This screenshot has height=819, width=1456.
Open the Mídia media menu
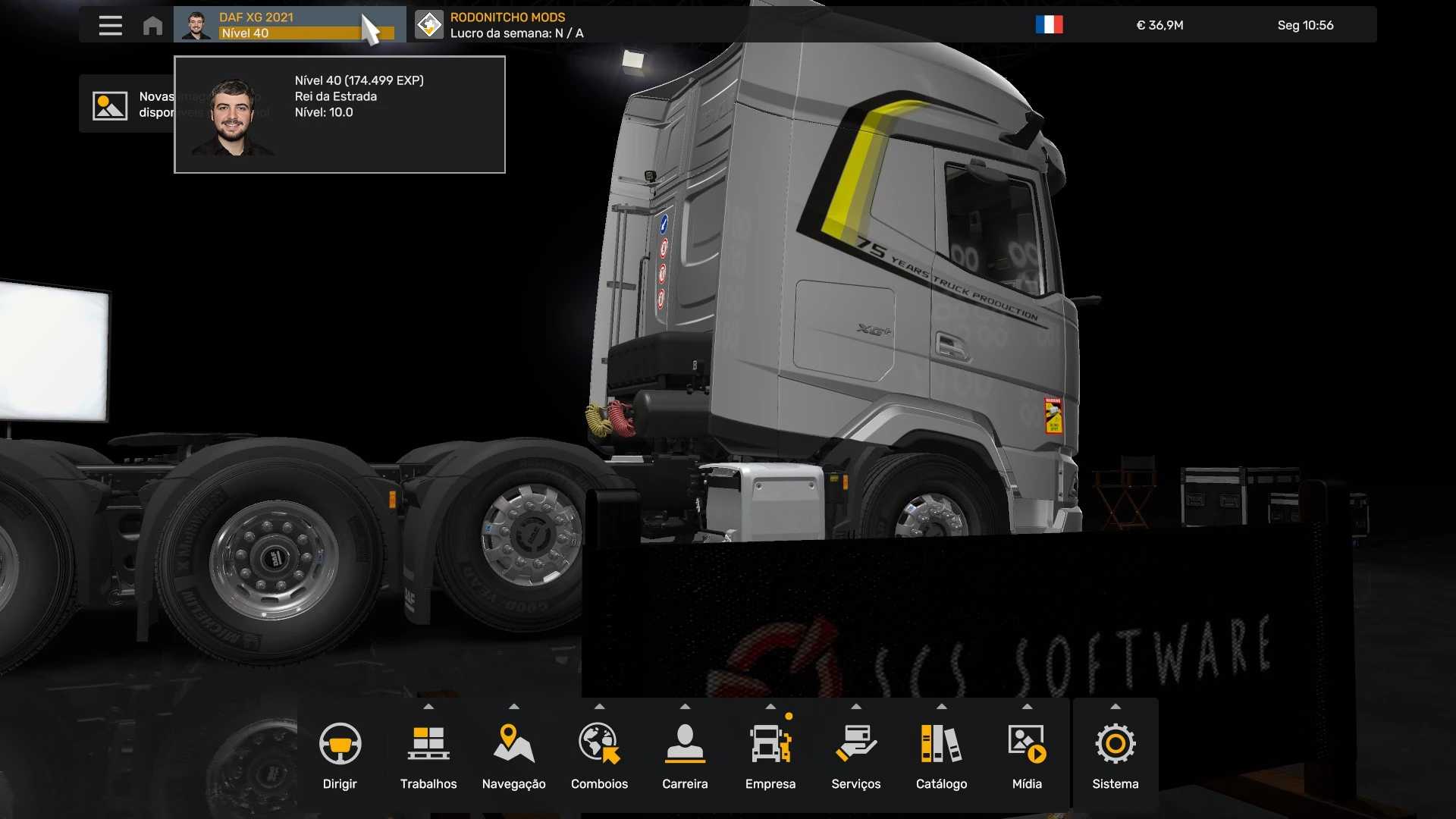[1027, 755]
